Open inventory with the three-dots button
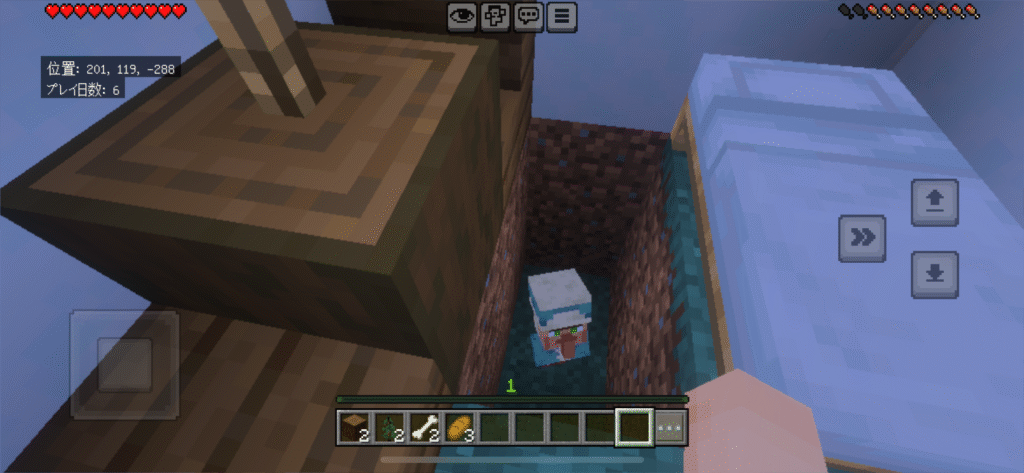Viewport: 1024px width, 473px height. tap(671, 427)
